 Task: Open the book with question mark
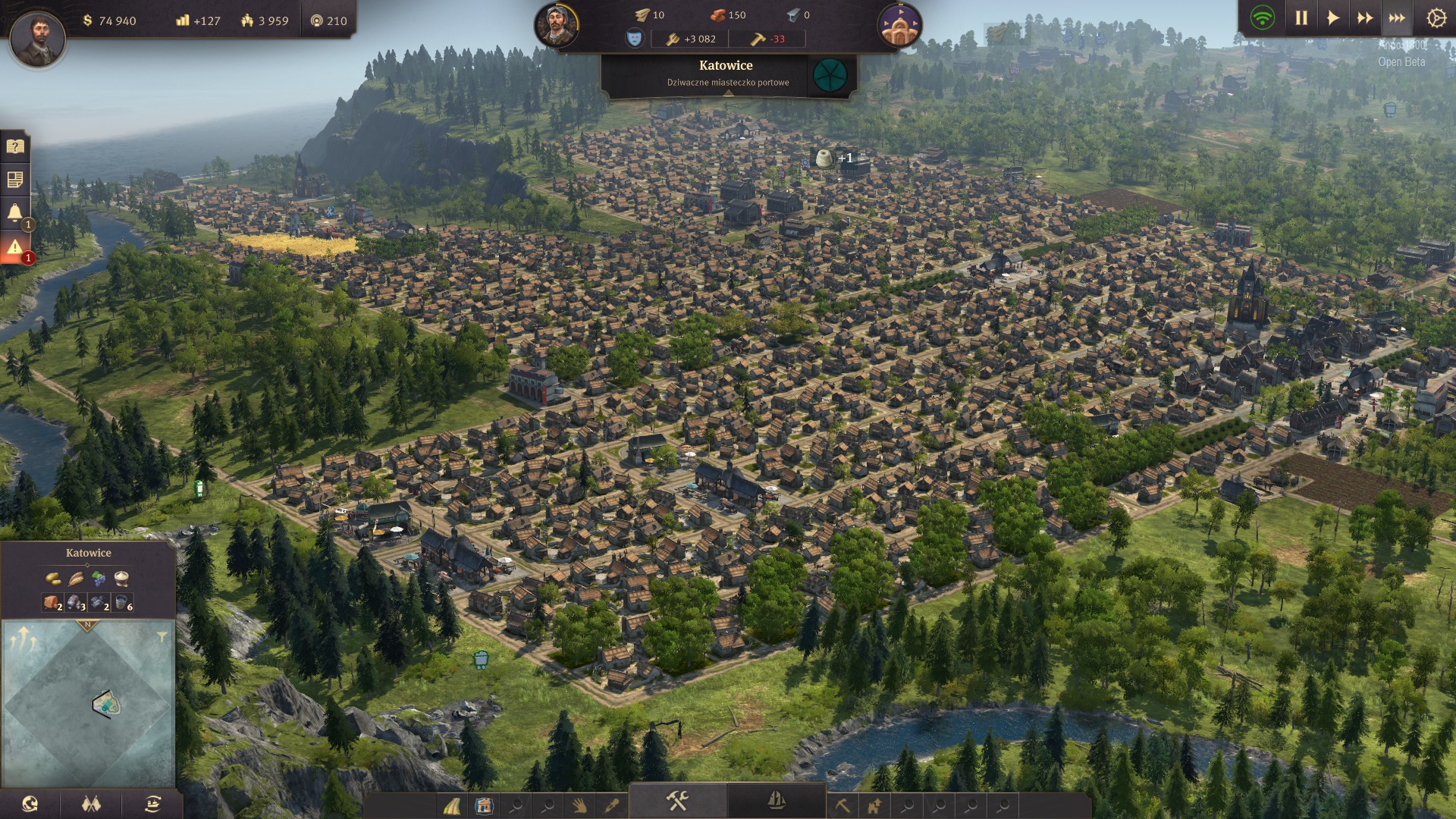15,146
